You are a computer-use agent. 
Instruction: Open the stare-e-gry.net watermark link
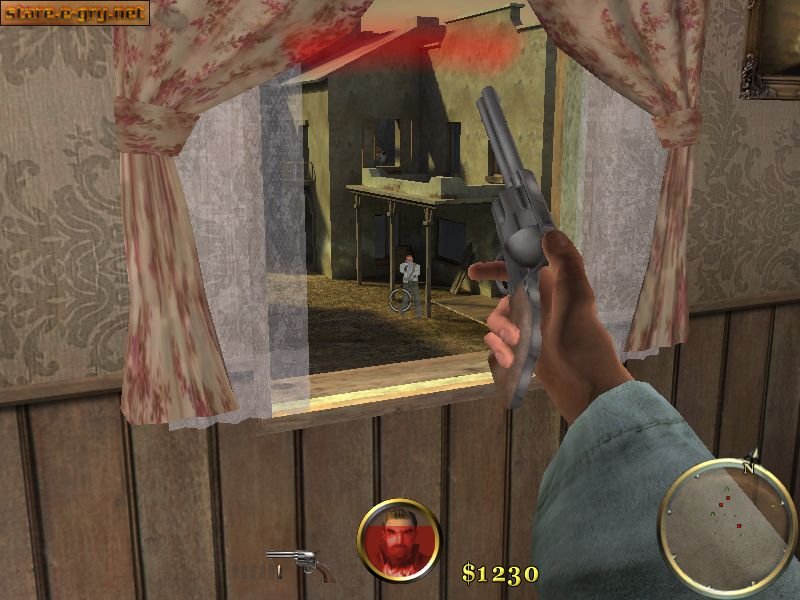click(75, 13)
